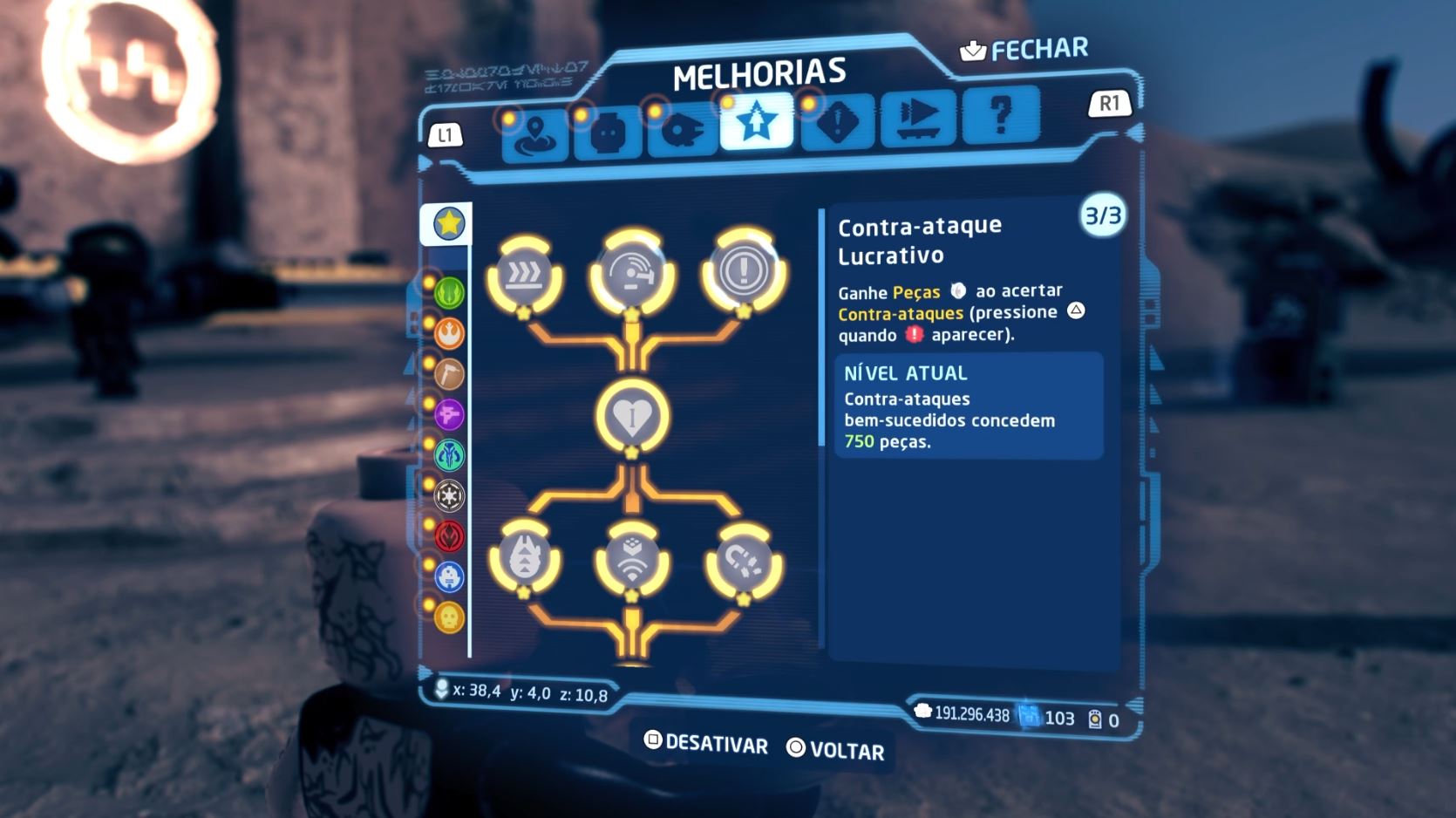Select the yellow star core upgrades category
This screenshot has height=818, width=1456.
(449, 224)
